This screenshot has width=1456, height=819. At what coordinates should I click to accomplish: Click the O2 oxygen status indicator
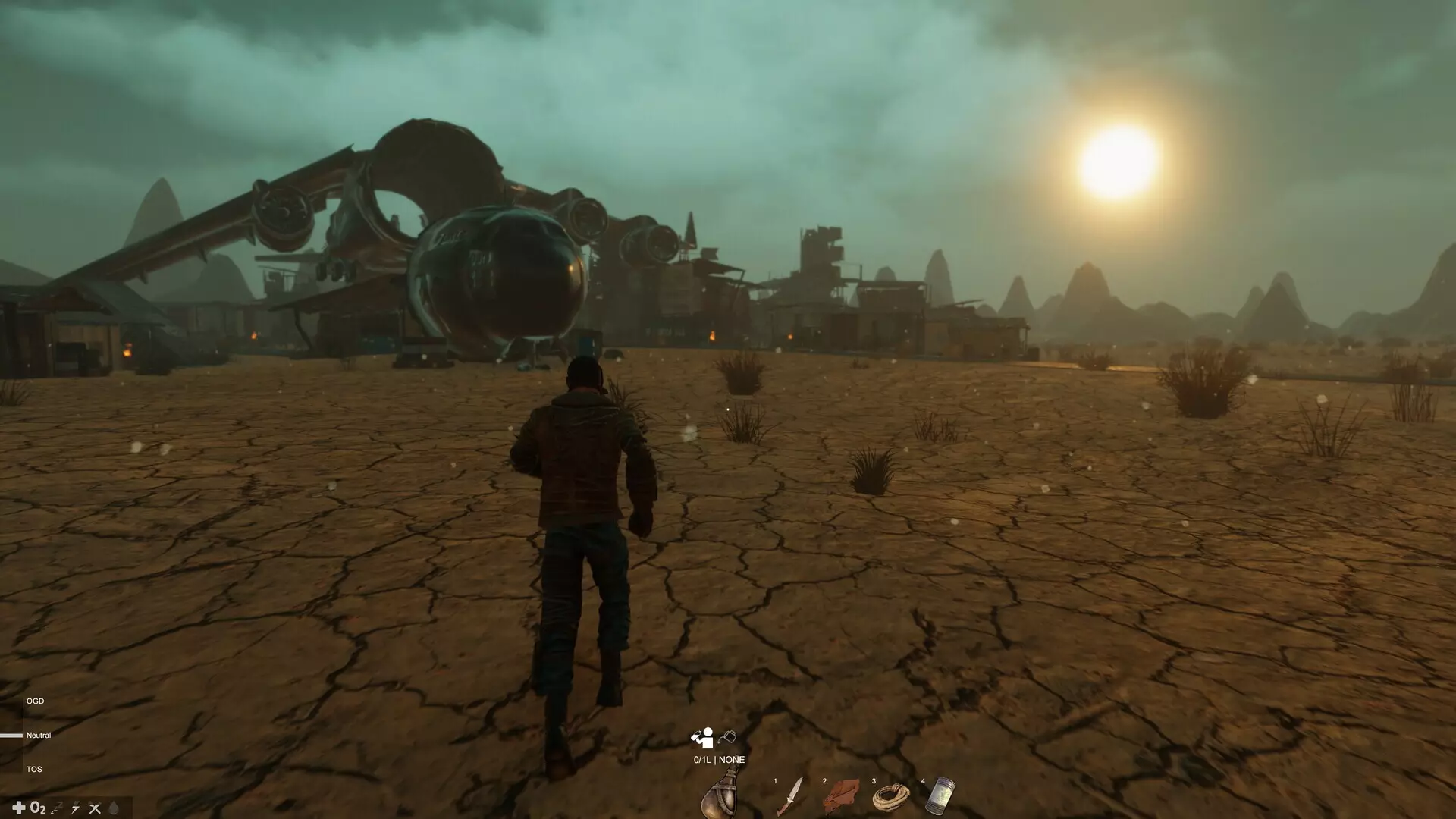click(x=37, y=808)
